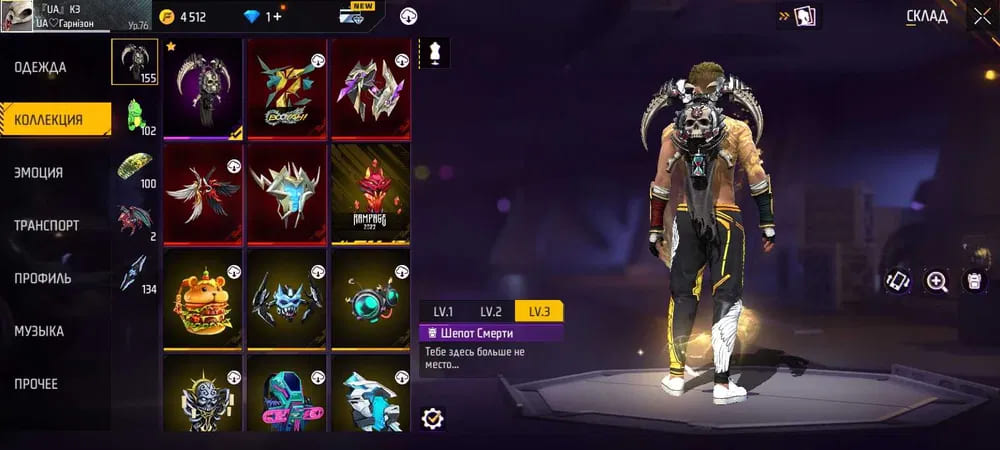Switch to the LV.1 backpack level
This screenshot has height=450, width=1000.
click(x=443, y=311)
